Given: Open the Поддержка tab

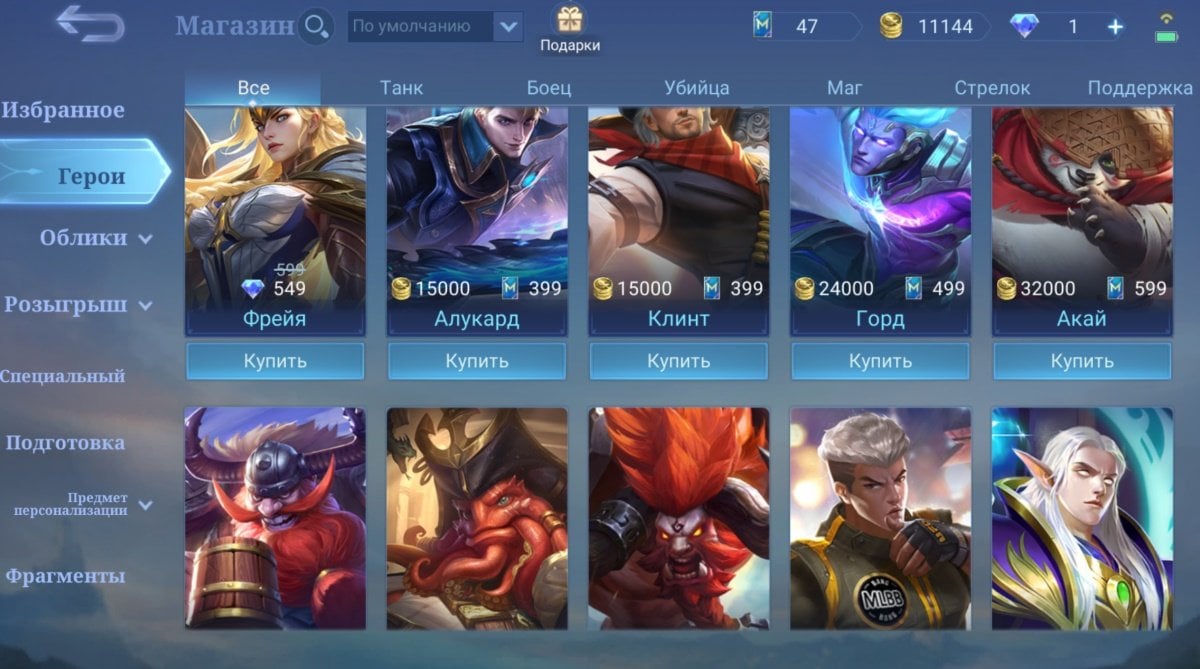Looking at the screenshot, I should point(1140,88).
